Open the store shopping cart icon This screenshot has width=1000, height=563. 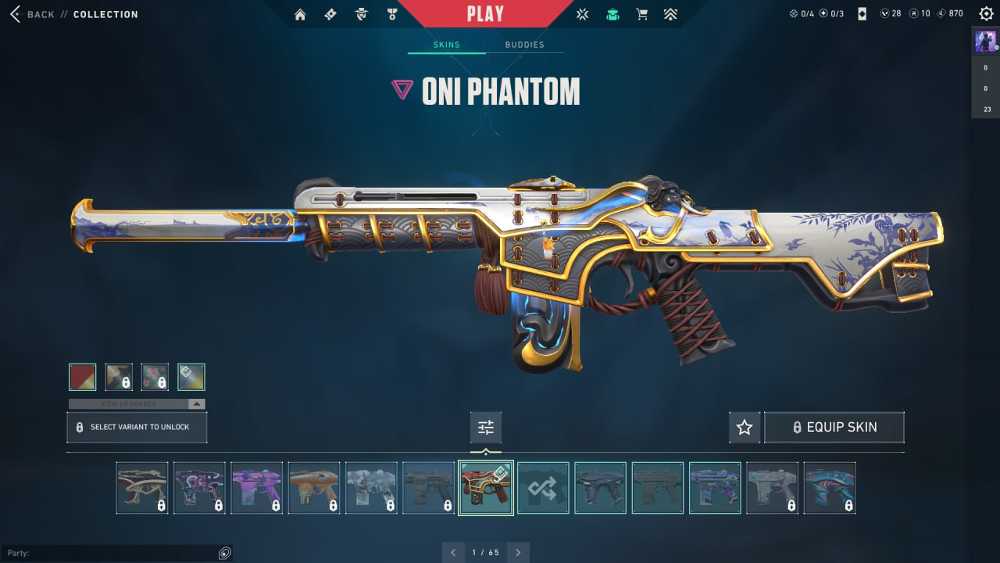(x=642, y=14)
